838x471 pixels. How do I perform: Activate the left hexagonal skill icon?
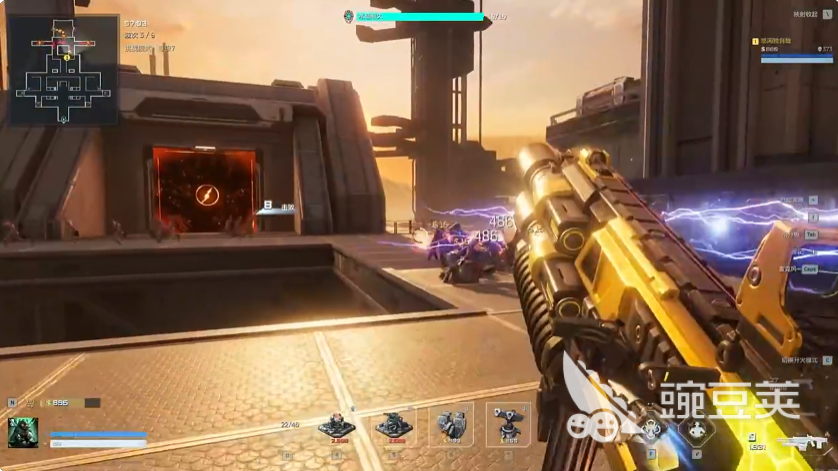pyautogui.click(x=651, y=430)
